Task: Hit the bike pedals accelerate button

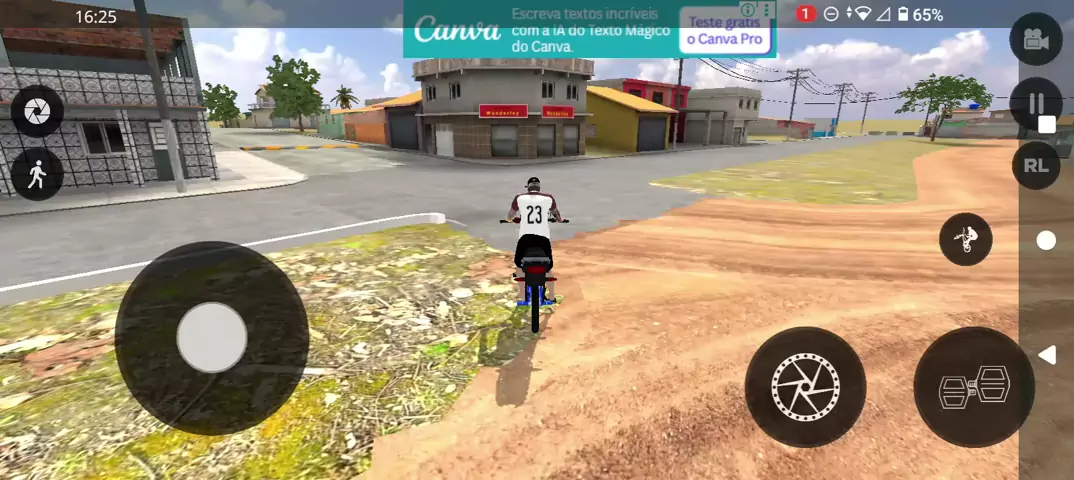Action: pyautogui.click(x=974, y=387)
